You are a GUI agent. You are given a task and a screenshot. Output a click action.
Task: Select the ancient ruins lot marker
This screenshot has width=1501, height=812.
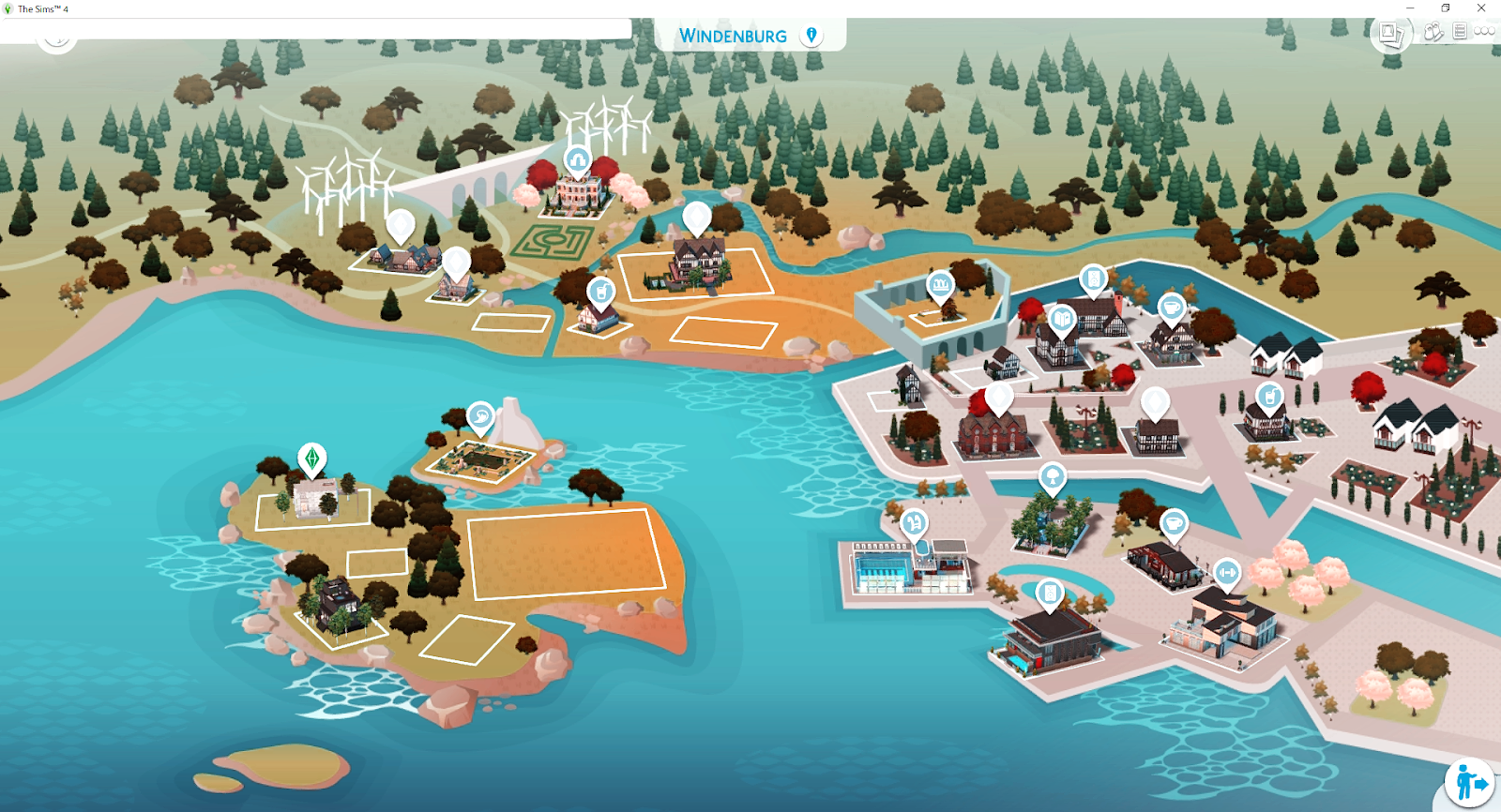tap(940, 283)
